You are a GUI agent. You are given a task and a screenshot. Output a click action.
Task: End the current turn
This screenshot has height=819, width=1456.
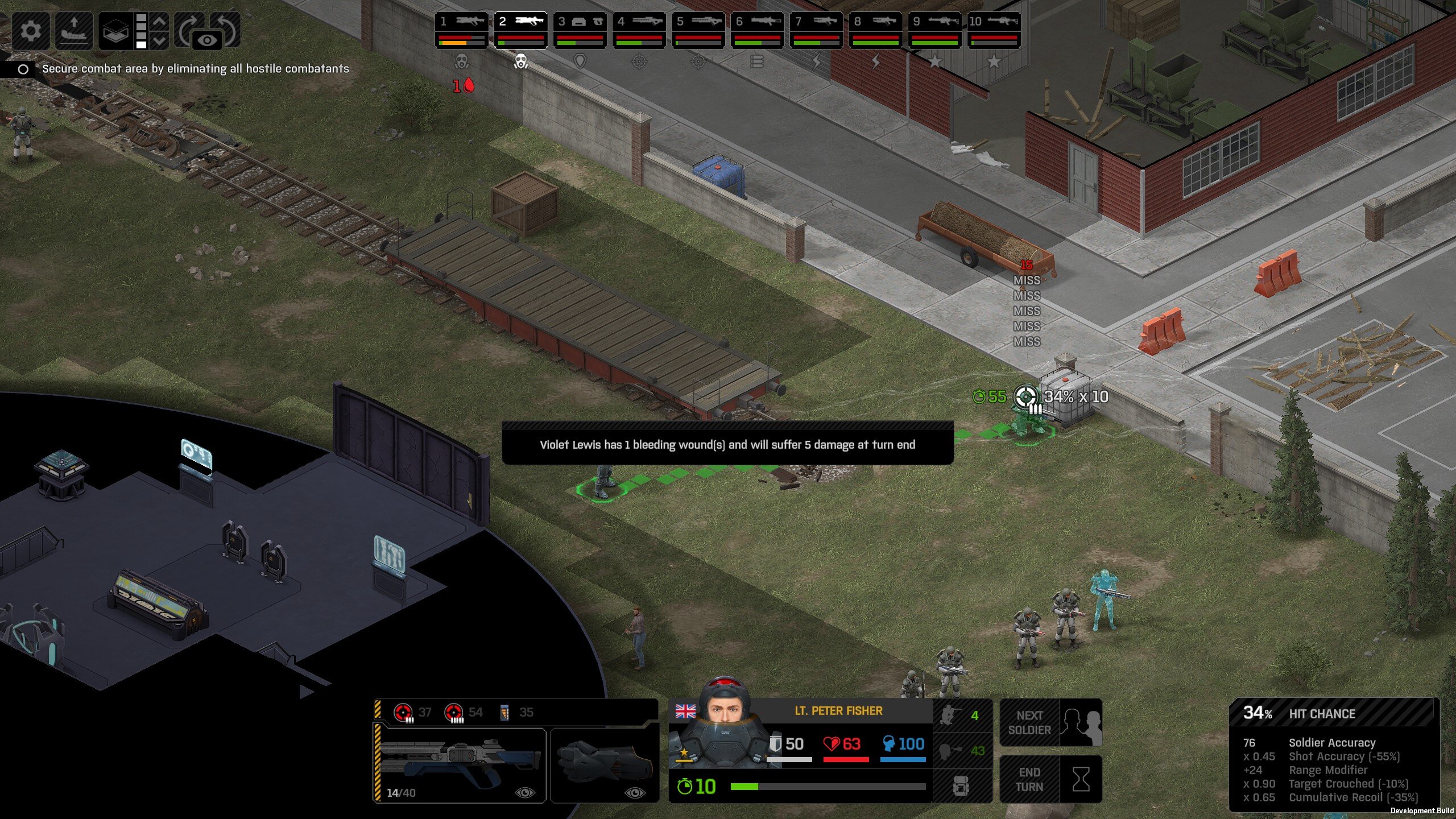click(1051, 779)
